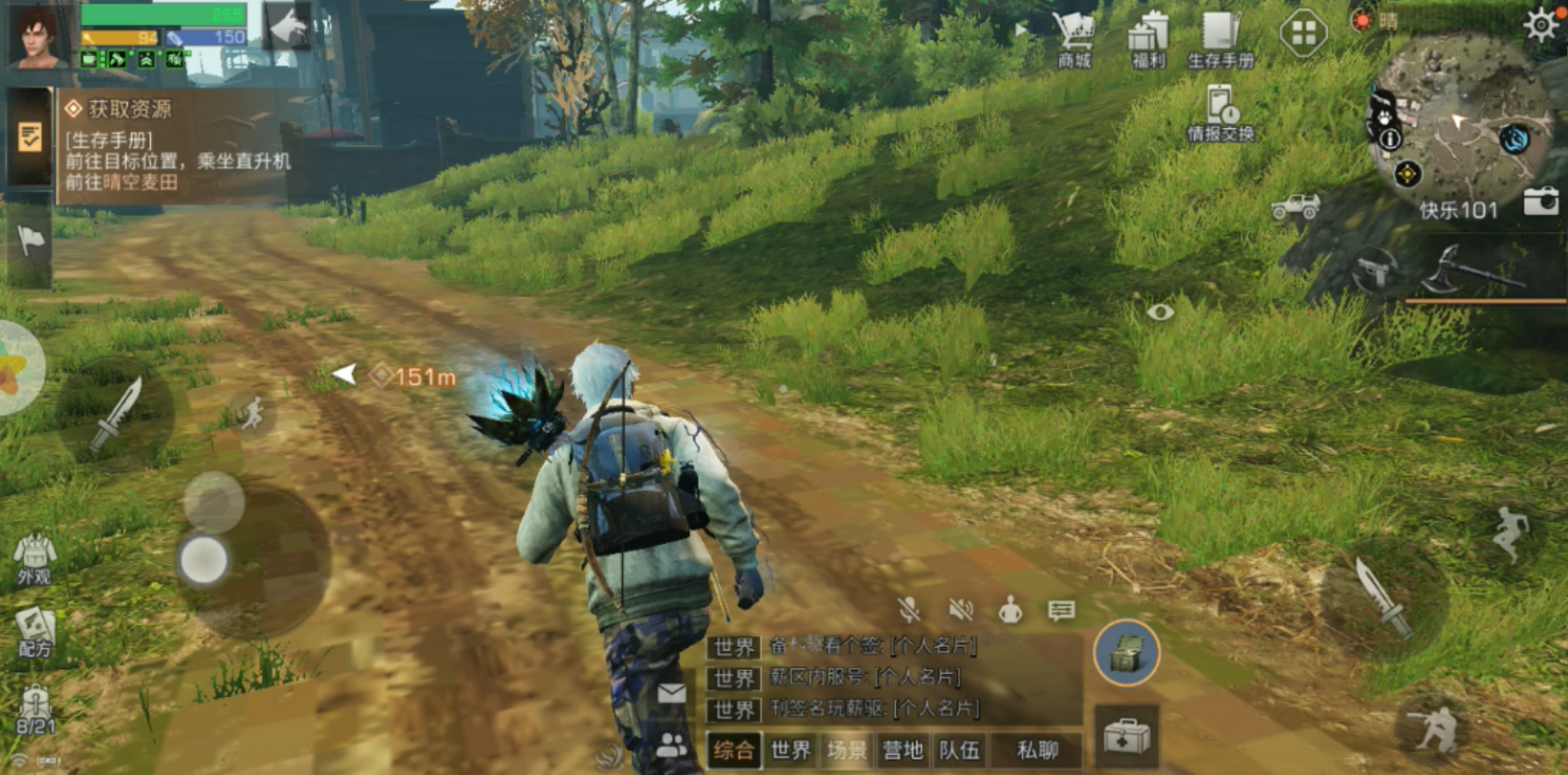Open the 外观 appearance menu
This screenshot has width=1568, height=775.
click(x=35, y=558)
